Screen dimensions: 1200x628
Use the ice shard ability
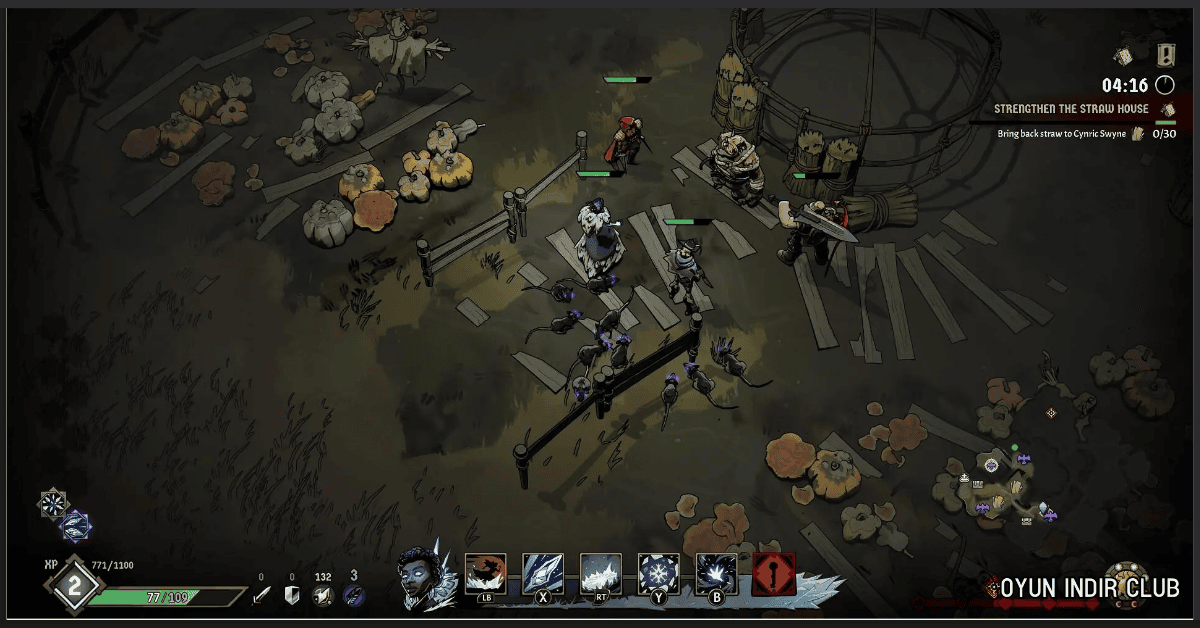(x=543, y=574)
